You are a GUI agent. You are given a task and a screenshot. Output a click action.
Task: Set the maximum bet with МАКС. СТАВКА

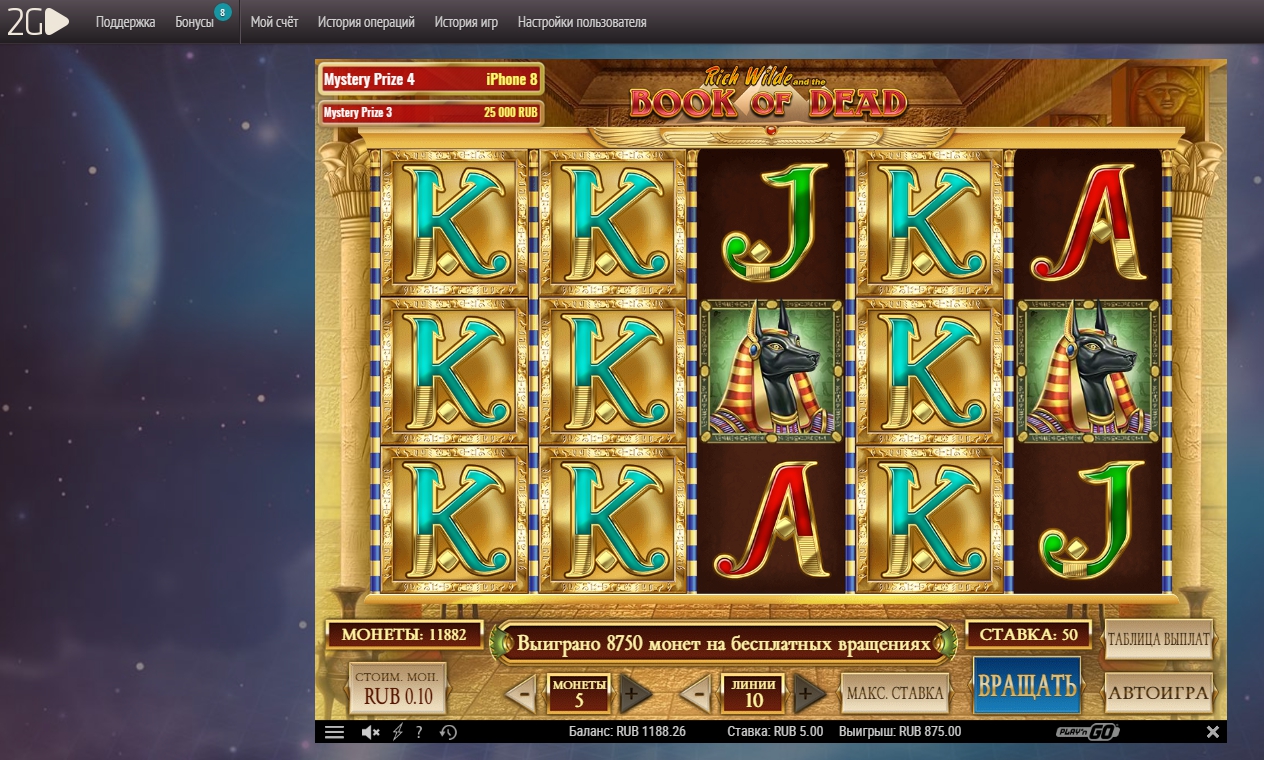[x=895, y=692]
